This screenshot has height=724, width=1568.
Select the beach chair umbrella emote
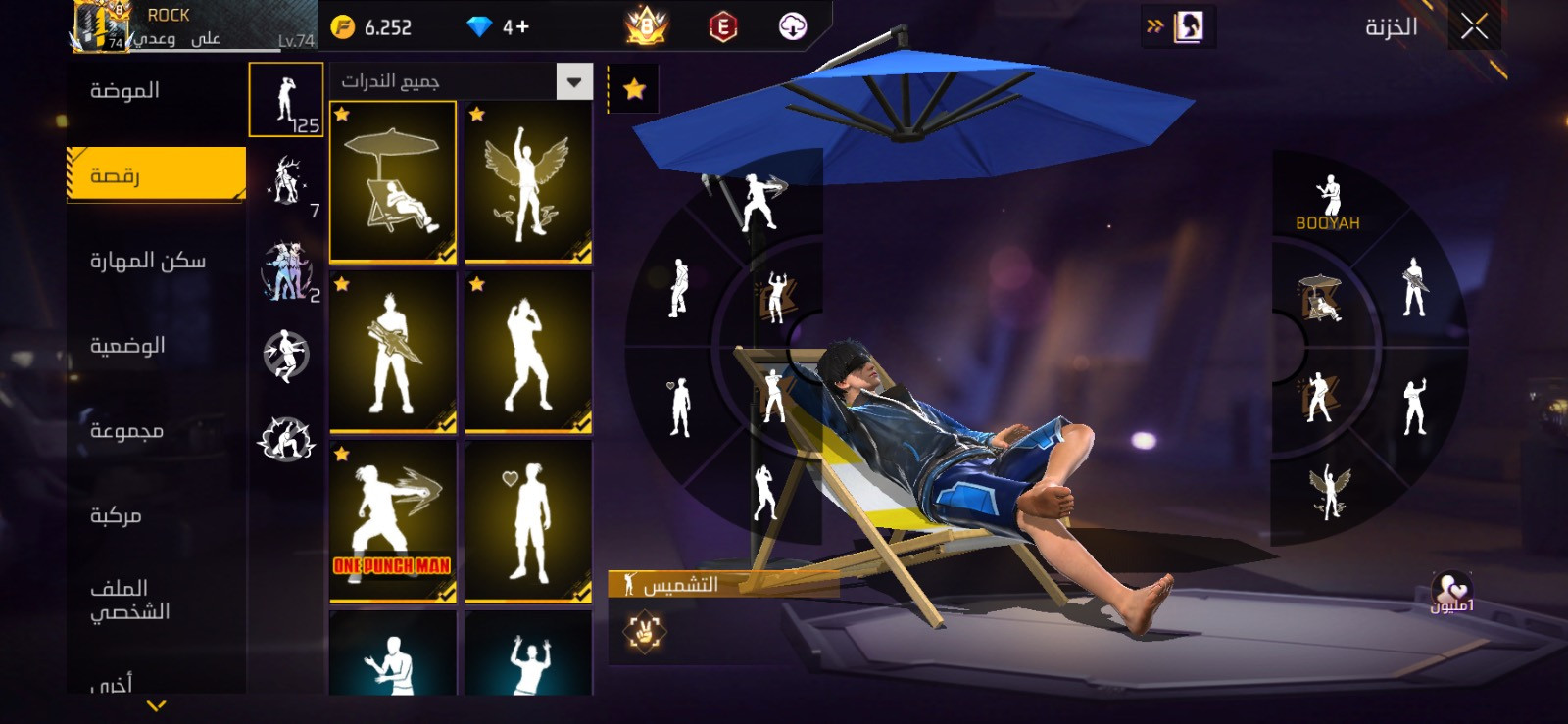[393, 182]
